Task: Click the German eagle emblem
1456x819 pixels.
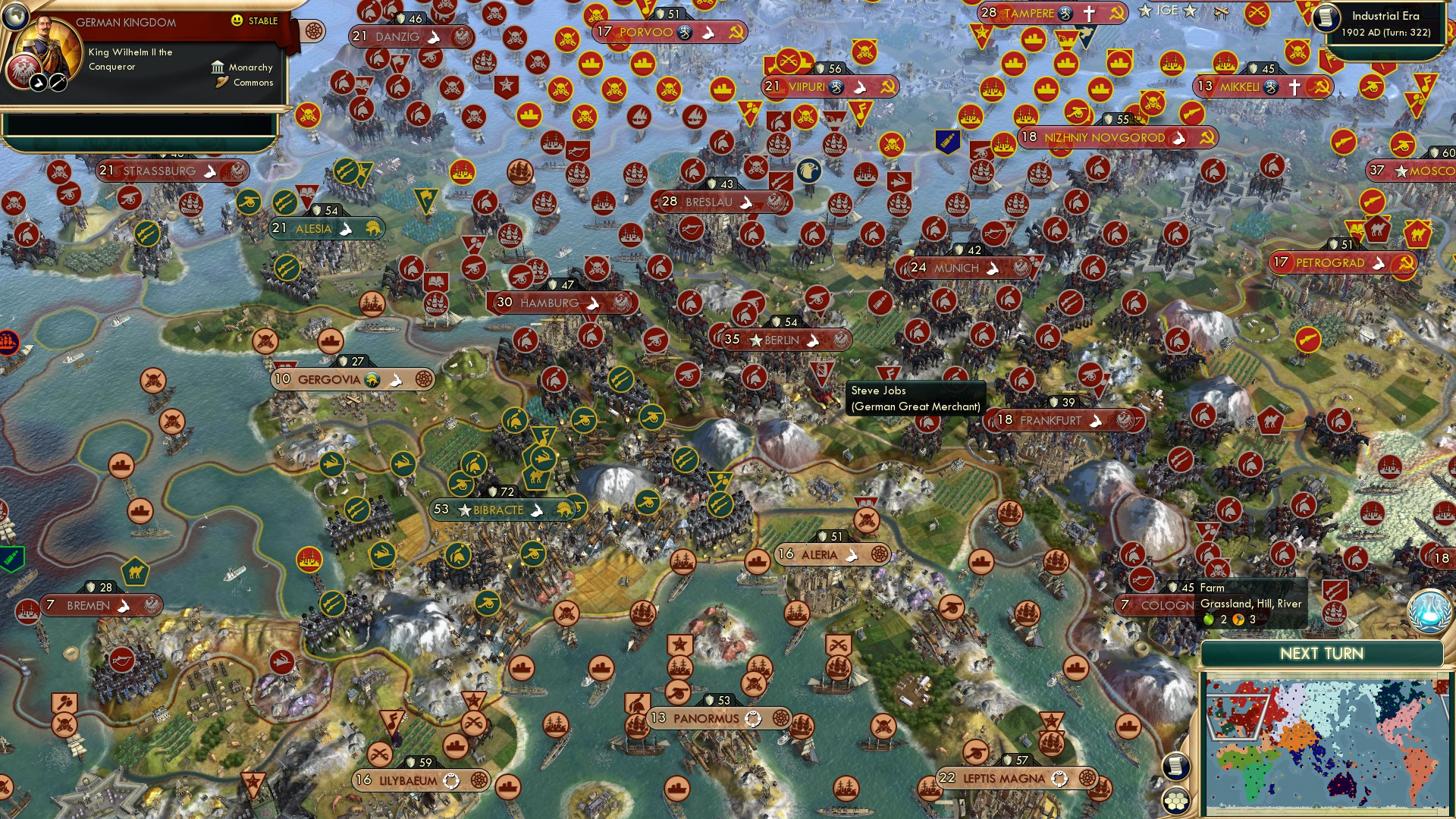Action: (x=23, y=71)
